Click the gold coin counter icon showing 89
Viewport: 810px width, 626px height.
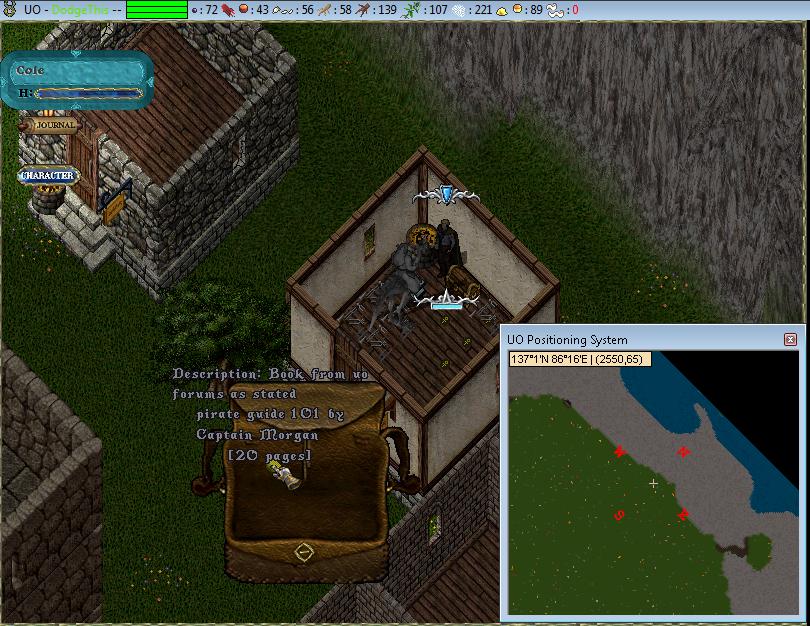[x=519, y=9]
